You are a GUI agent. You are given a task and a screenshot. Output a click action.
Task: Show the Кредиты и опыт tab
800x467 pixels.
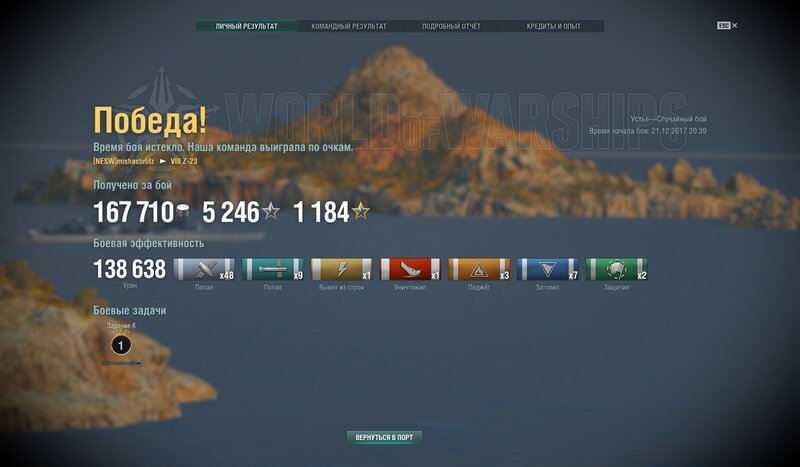(x=553, y=26)
